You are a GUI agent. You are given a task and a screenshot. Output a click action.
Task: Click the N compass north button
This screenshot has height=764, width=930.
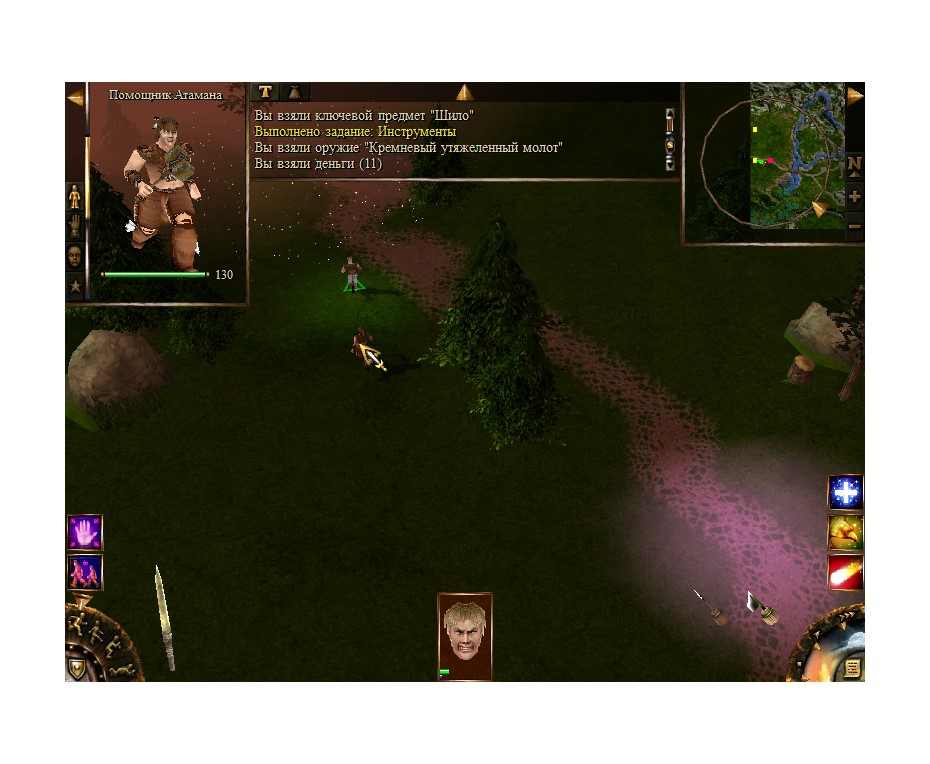(855, 164)
